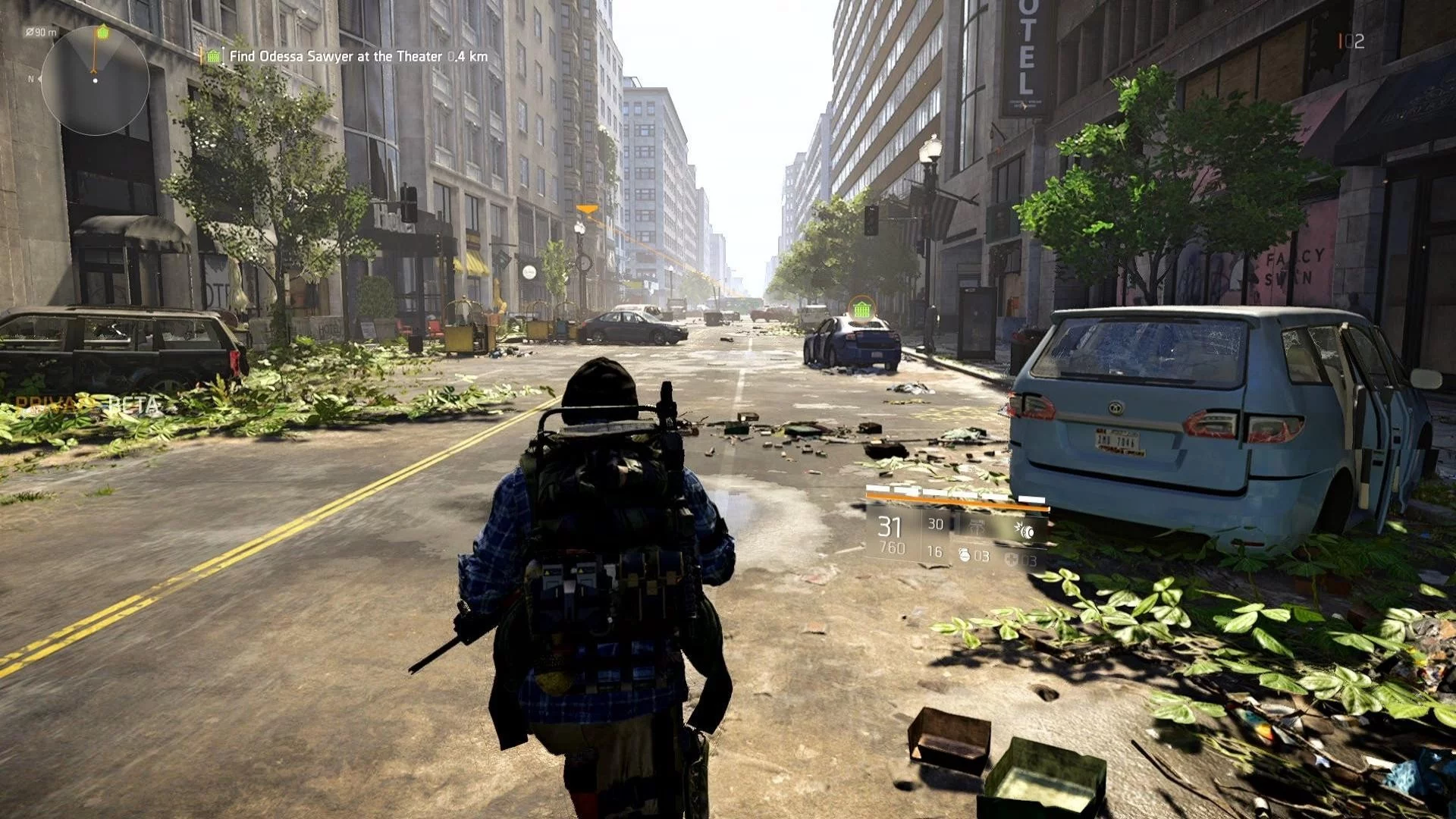Click the green Theater waypoint marker on the street
Screen dimensions: 1456x819
[861, 309]
